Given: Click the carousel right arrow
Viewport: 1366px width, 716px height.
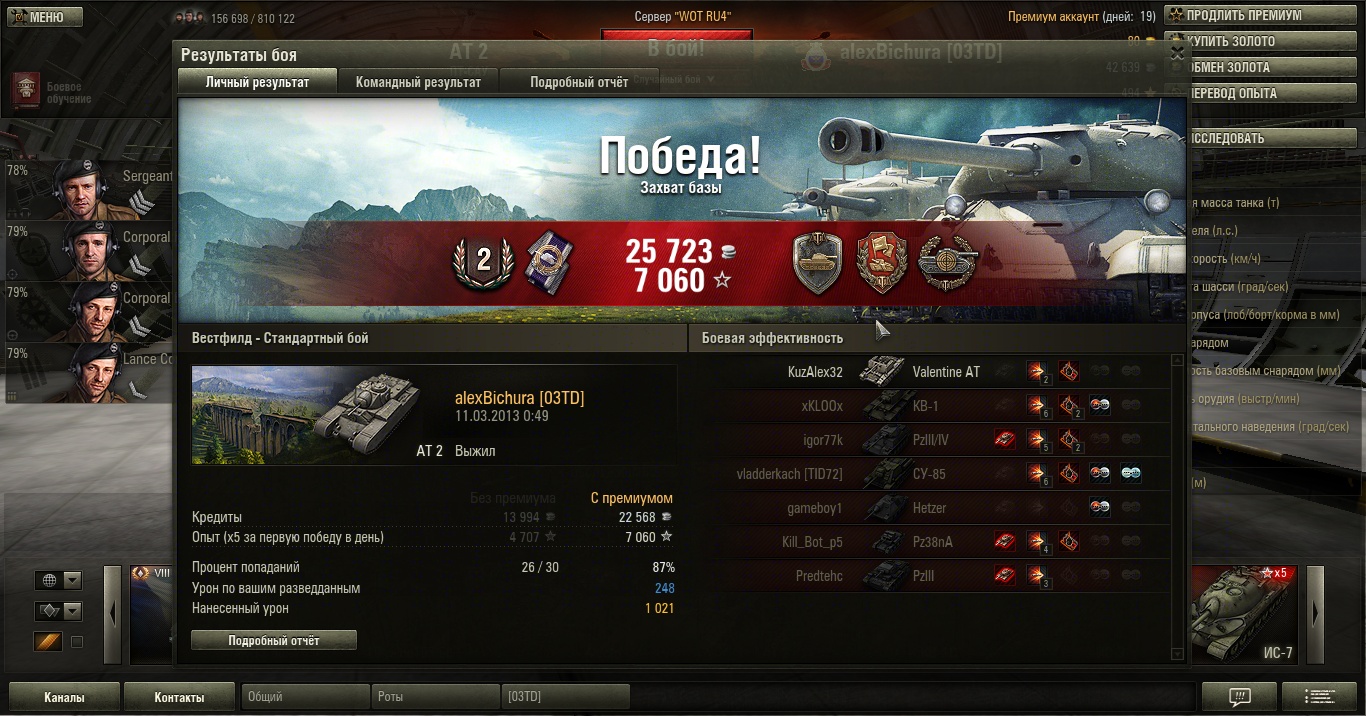Looking at the screenshot, I should coord(1315,613).
